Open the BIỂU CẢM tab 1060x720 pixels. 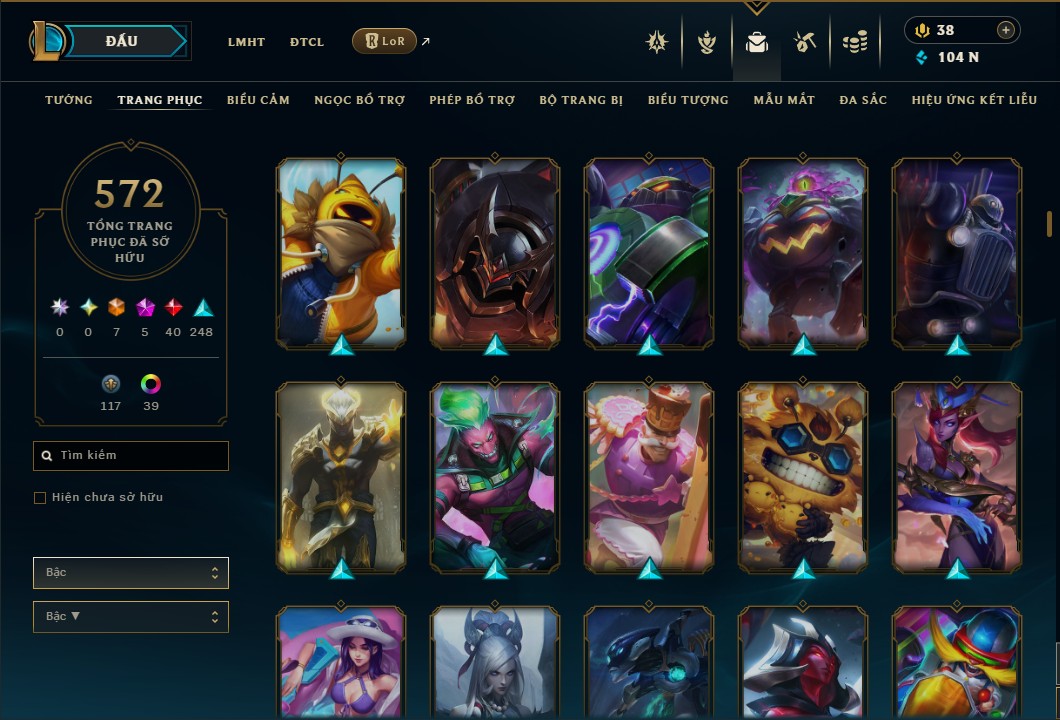pyautogui.click(x=258, y=100)
